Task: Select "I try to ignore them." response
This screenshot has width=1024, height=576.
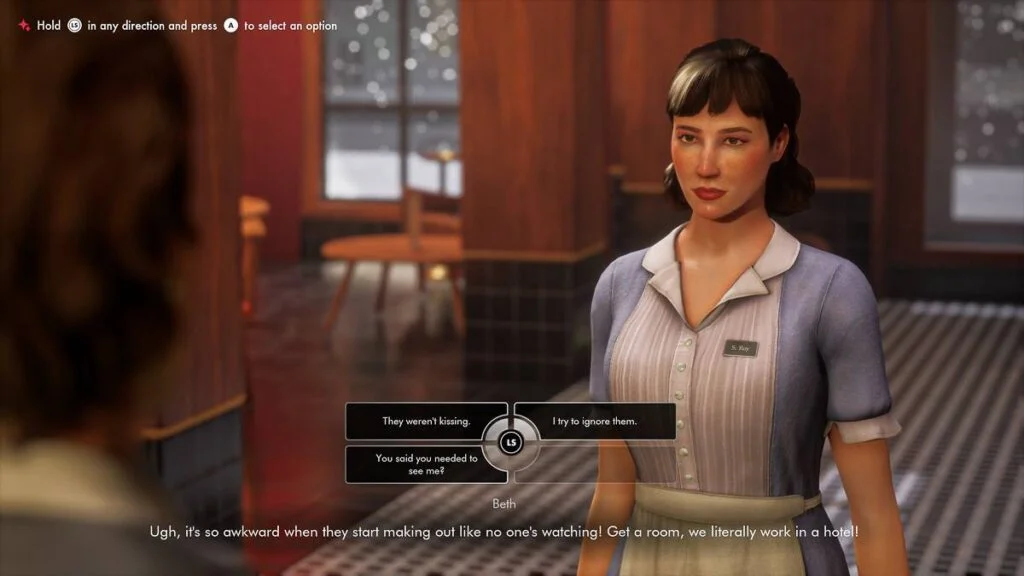Action: pyautogui.click(x=595, y=421)
